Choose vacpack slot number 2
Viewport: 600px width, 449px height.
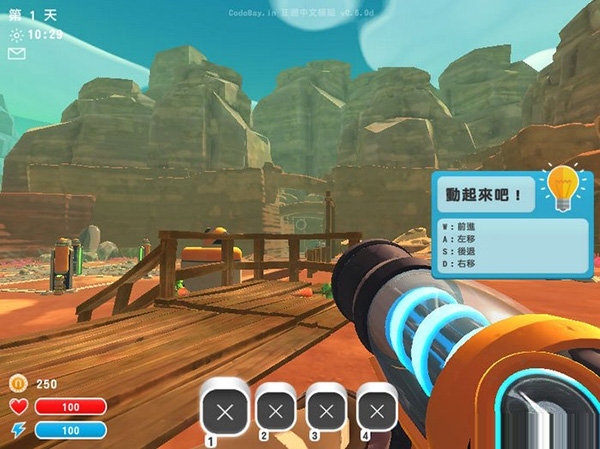click(x=277, y=410)
